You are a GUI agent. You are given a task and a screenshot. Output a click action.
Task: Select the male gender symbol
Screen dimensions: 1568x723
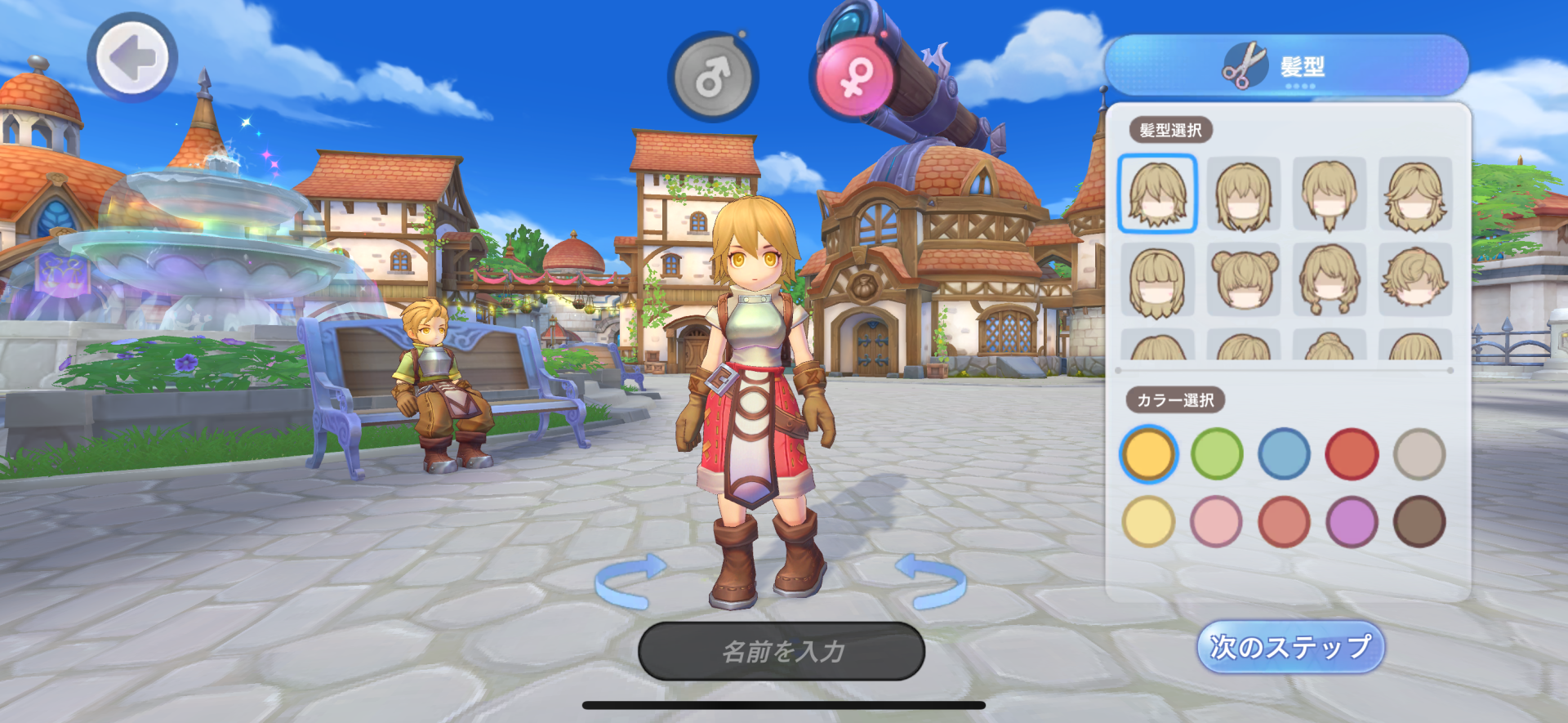point(713,78)
